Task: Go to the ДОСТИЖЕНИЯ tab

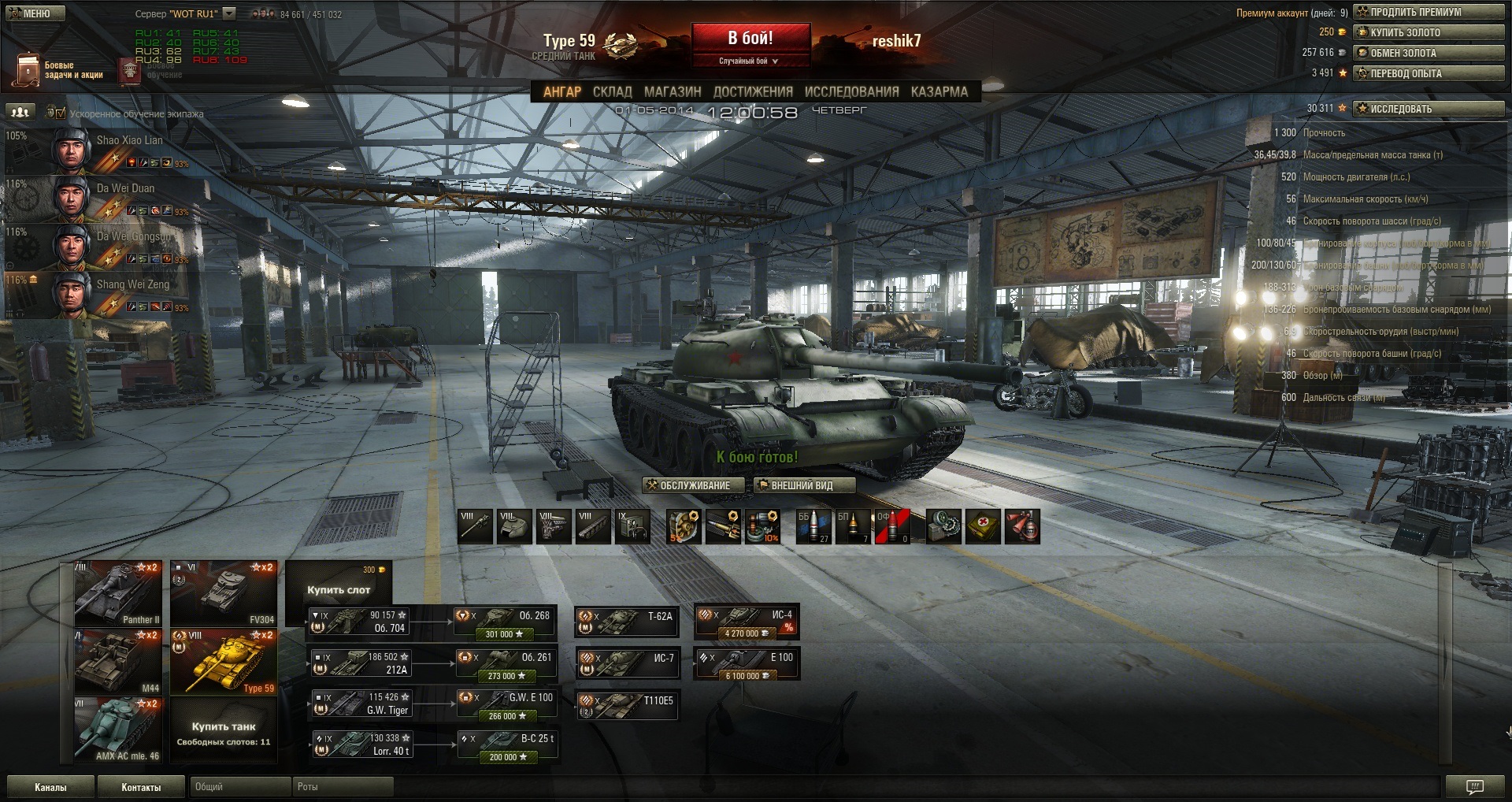Action: click(752, 91)
